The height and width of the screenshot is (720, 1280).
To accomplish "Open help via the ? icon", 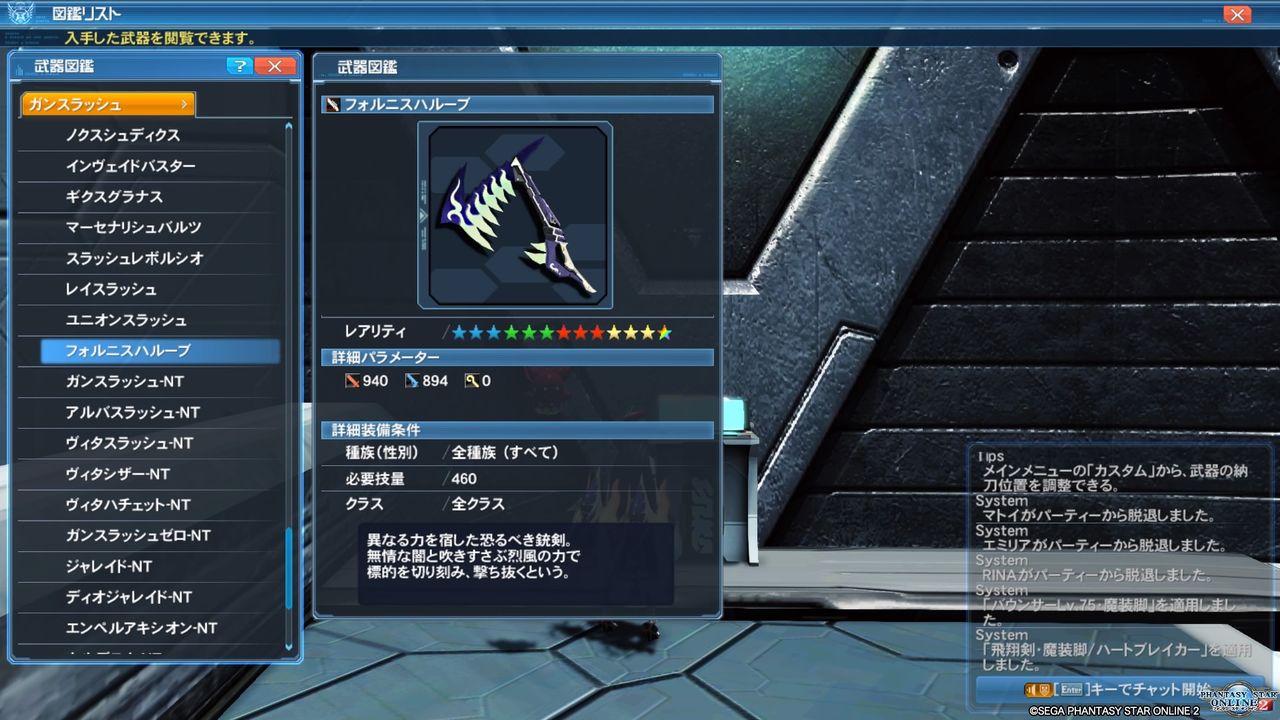I will (x=239, y=66).
